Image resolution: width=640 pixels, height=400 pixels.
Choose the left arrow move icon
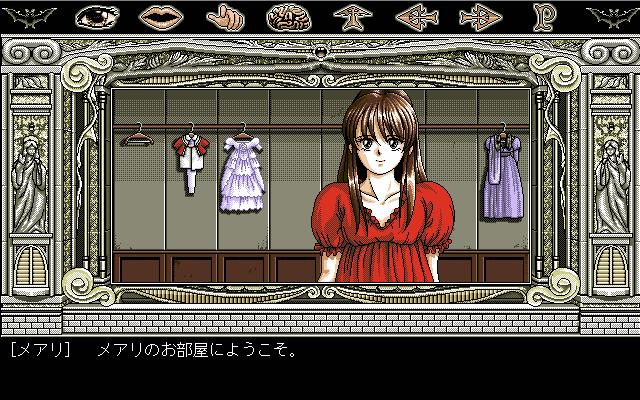414,17
